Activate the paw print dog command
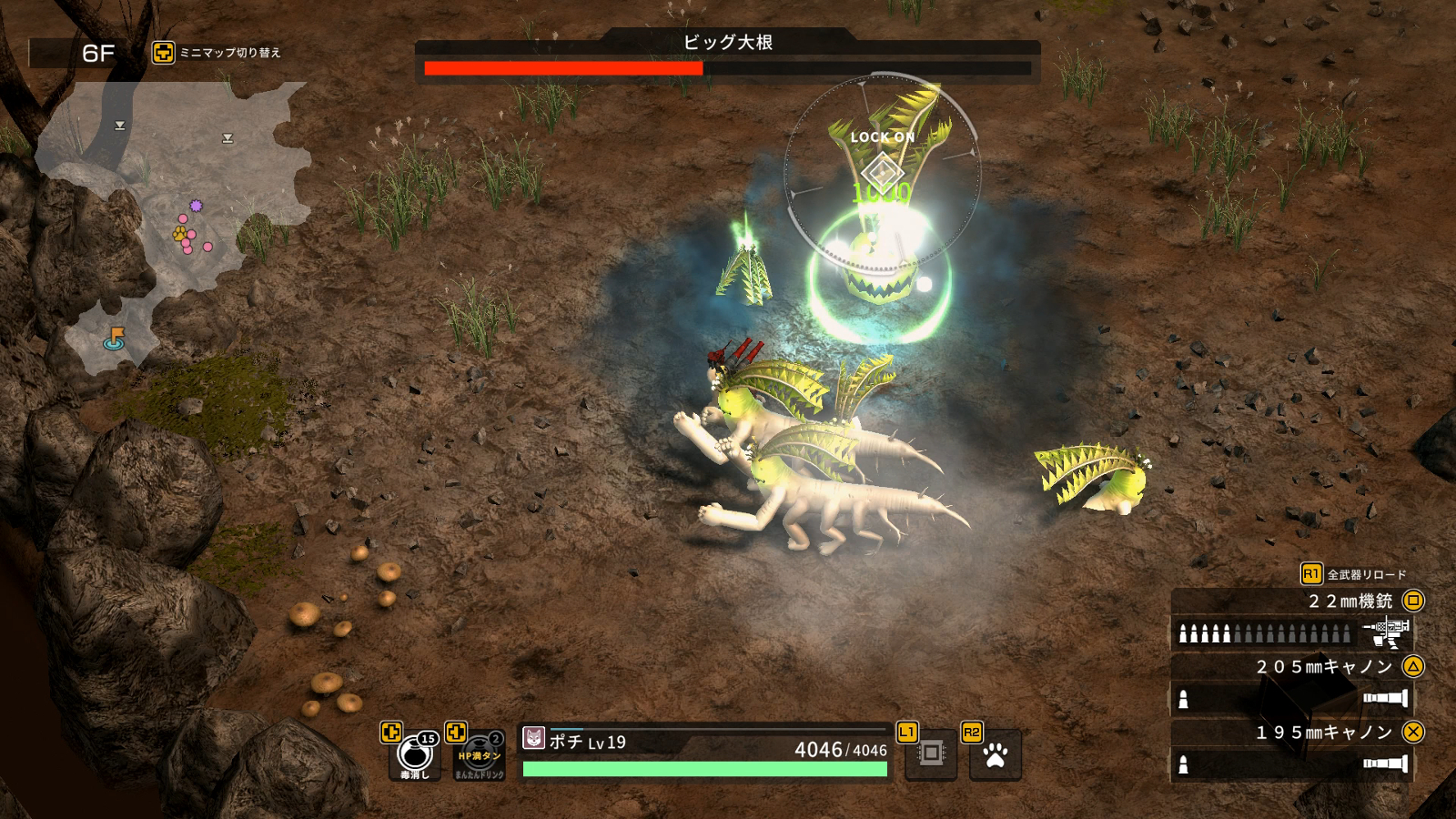 (x=996, y=755)
